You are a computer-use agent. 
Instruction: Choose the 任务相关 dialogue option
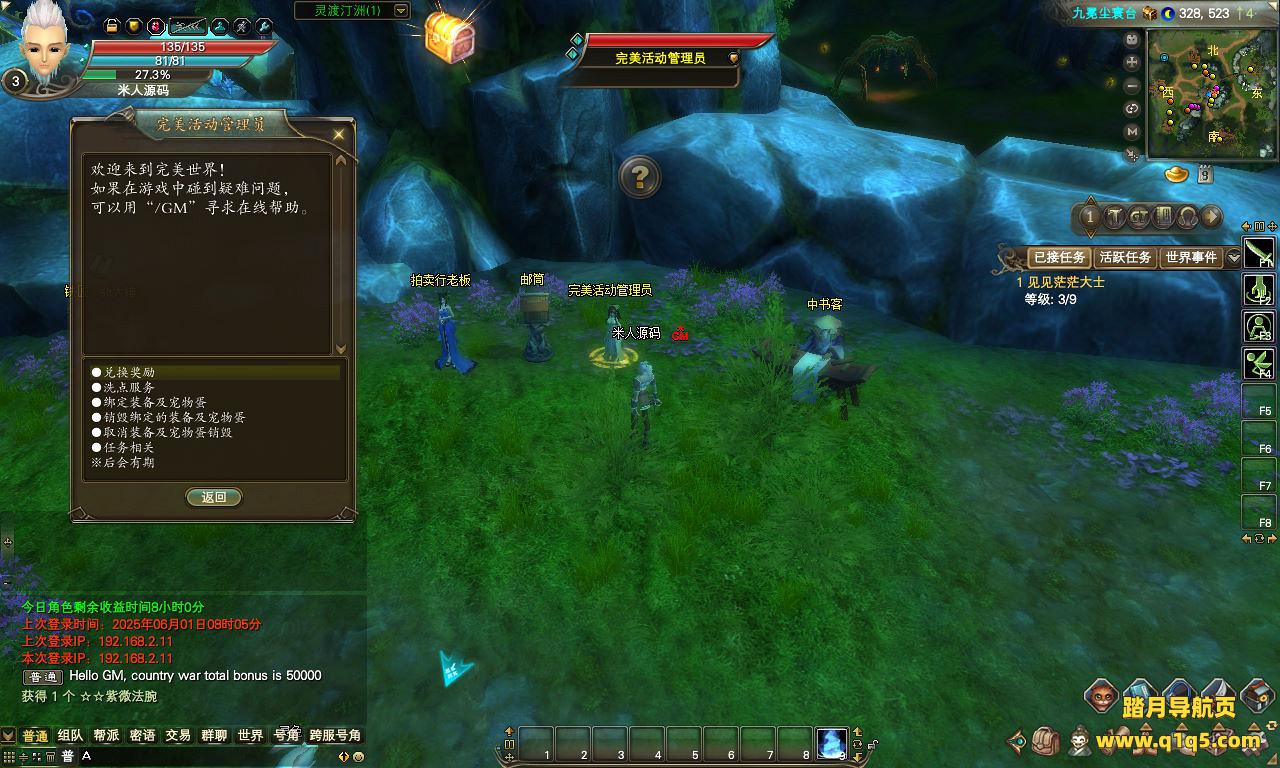[129, 447]
